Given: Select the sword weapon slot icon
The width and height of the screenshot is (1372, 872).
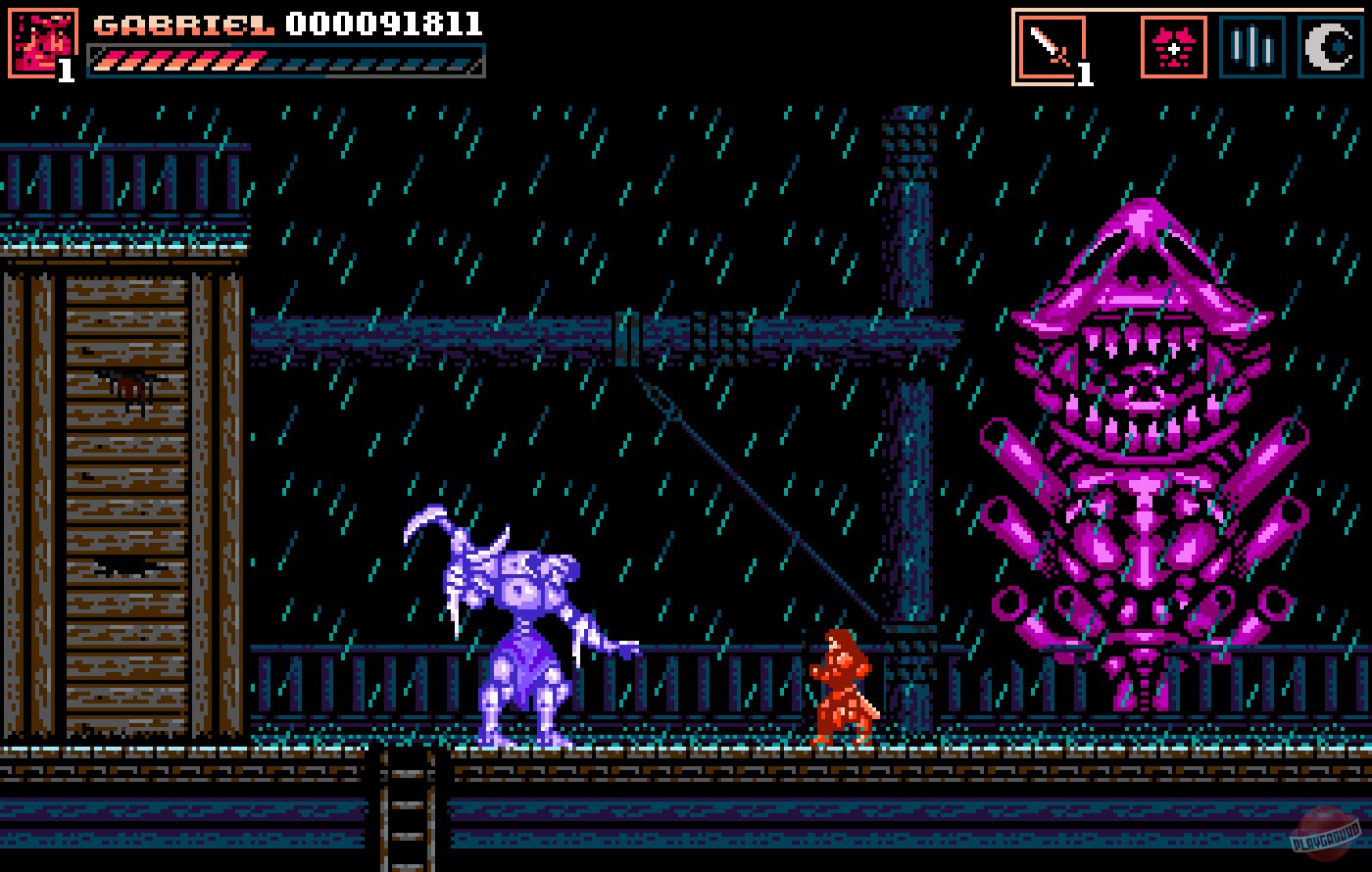Looking at the screenshot, I should [1051, 44].
